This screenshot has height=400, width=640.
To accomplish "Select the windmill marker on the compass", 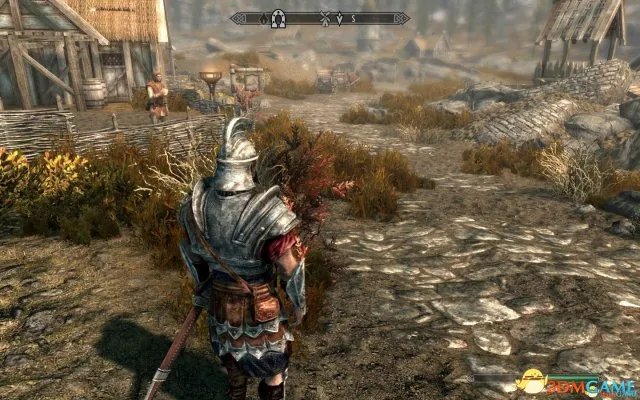I will pos(326,18).
